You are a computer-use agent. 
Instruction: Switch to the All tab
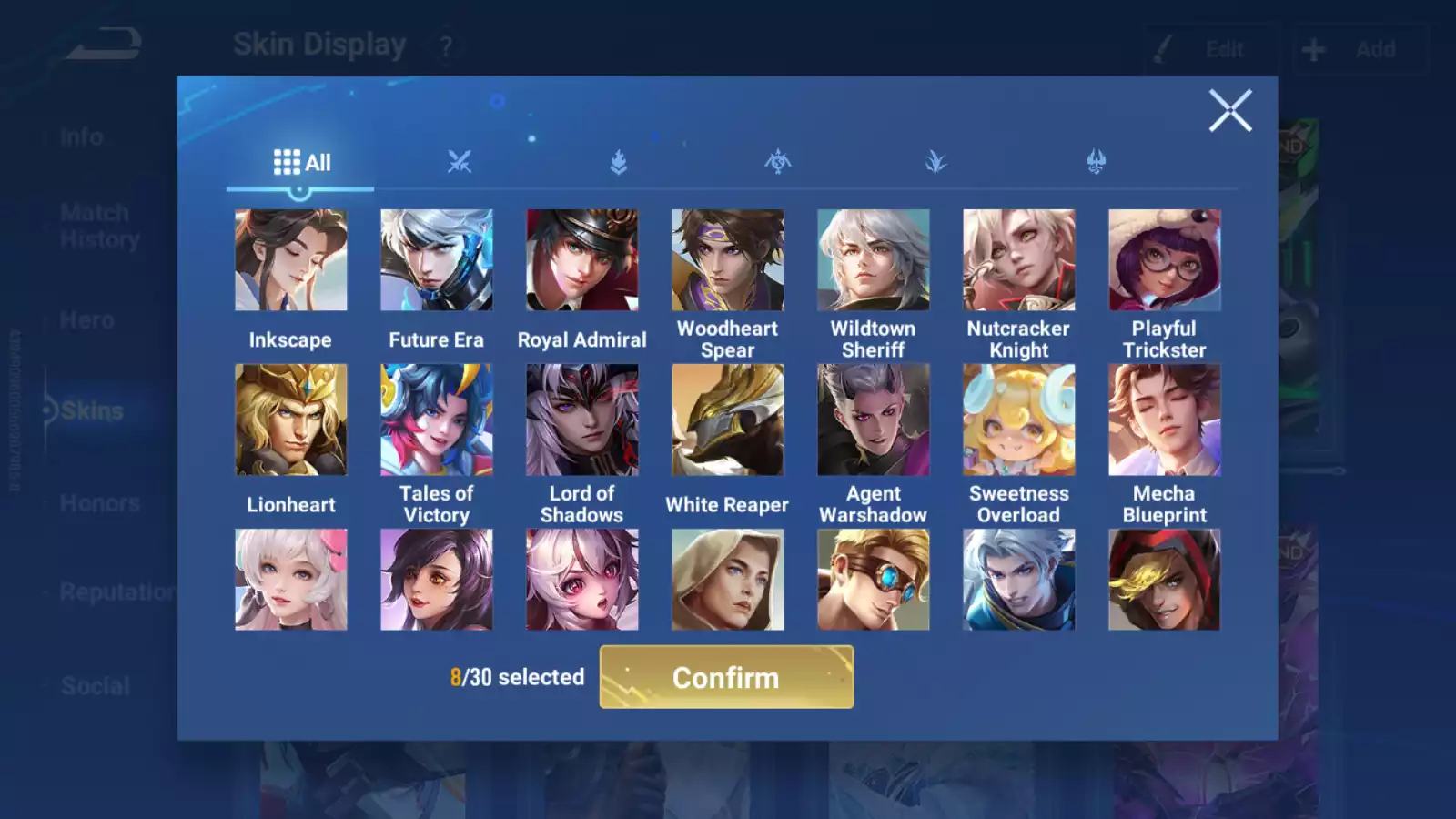pos(301,162)
